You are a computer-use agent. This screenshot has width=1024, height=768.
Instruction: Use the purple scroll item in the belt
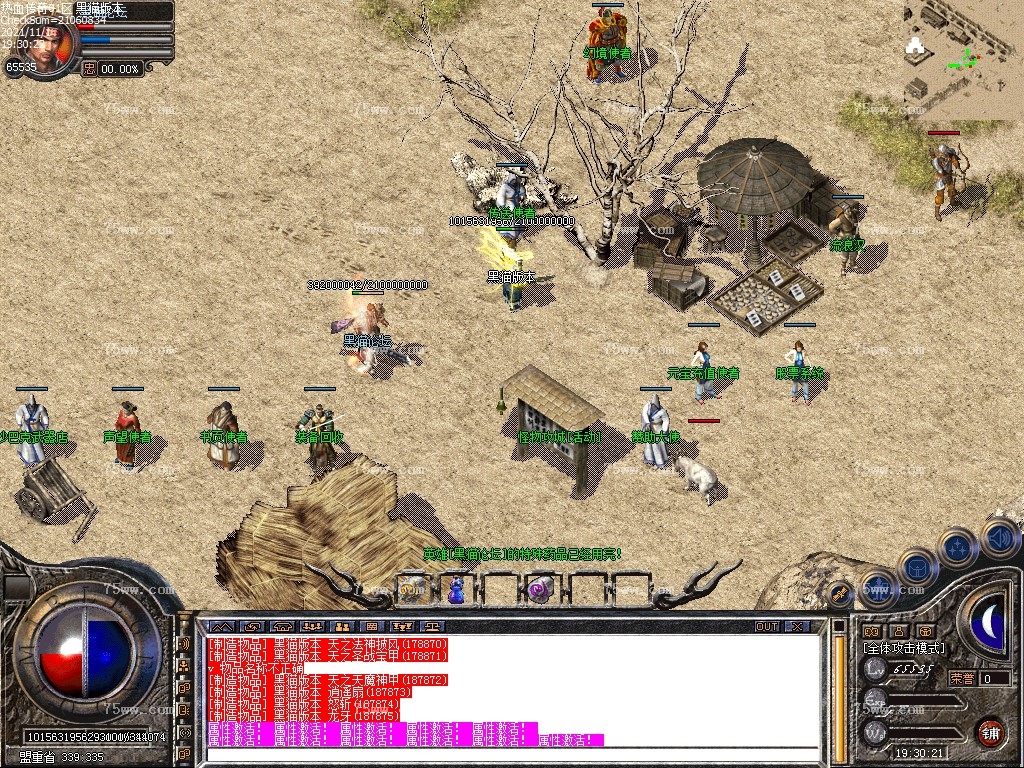coord(541,590)
